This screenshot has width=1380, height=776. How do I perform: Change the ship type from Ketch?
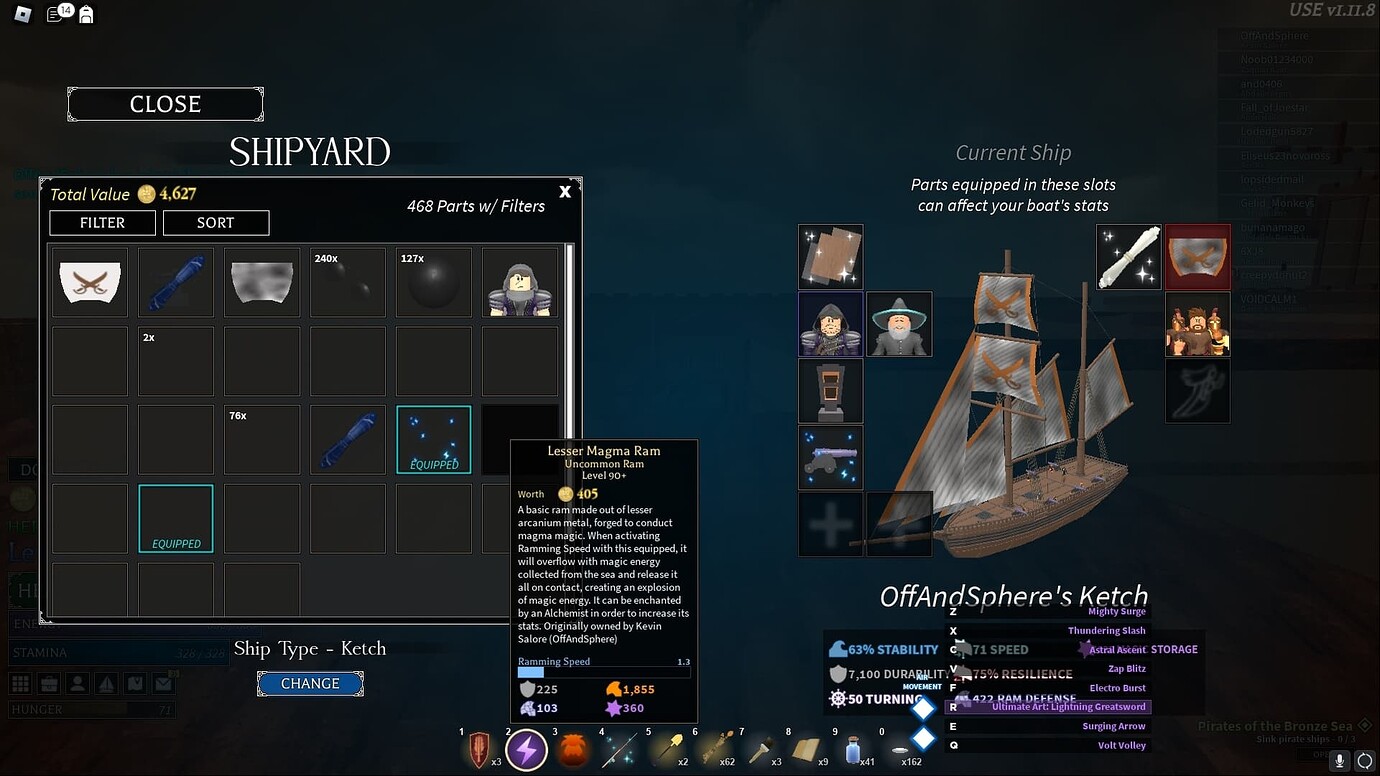(x=310, y=683)
